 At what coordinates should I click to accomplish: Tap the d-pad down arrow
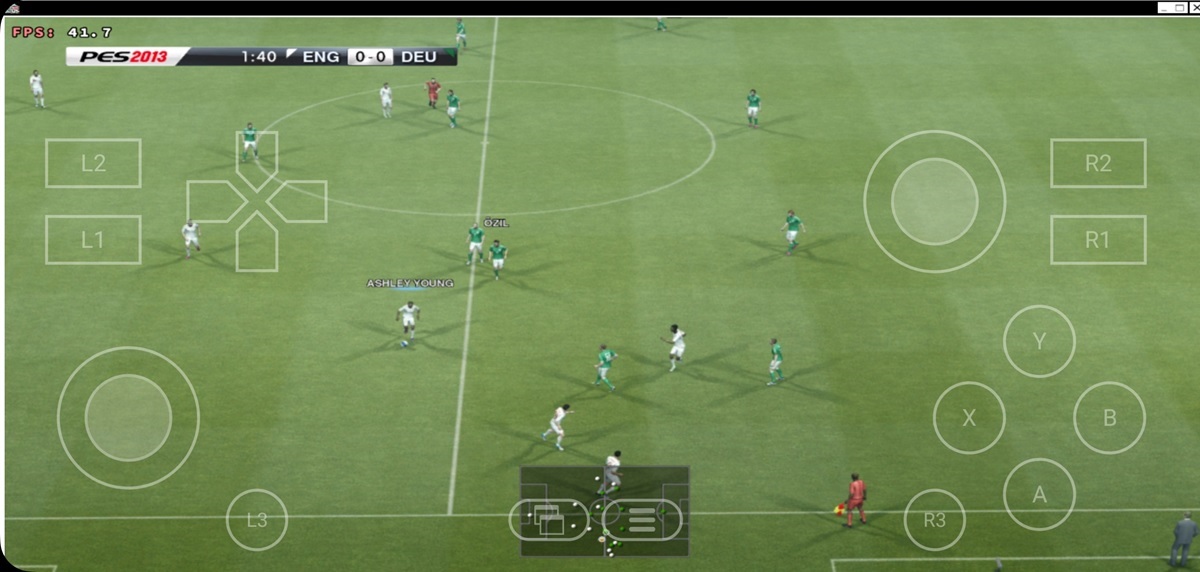pyautogui.click(x=257, y=248)
